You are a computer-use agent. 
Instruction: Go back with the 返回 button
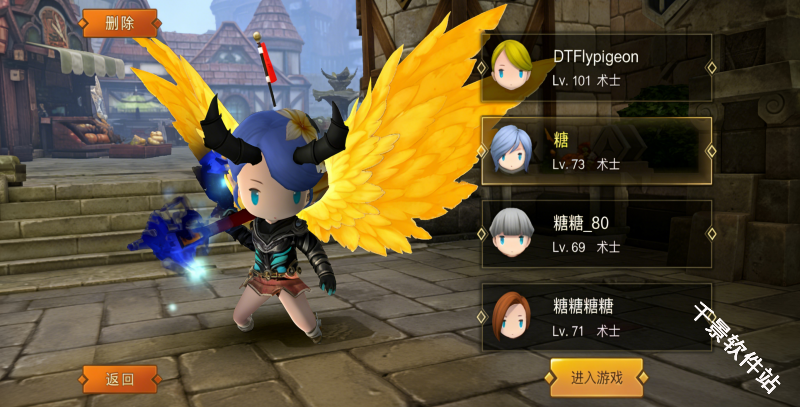(120, 379)
